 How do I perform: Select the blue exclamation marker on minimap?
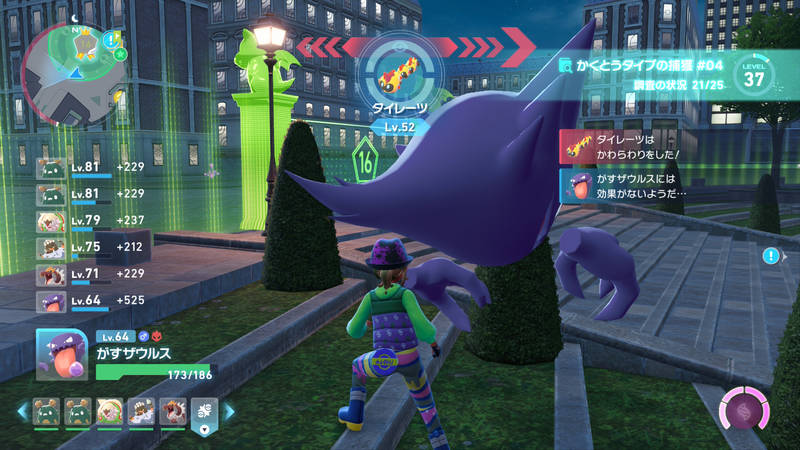(112, 39)
